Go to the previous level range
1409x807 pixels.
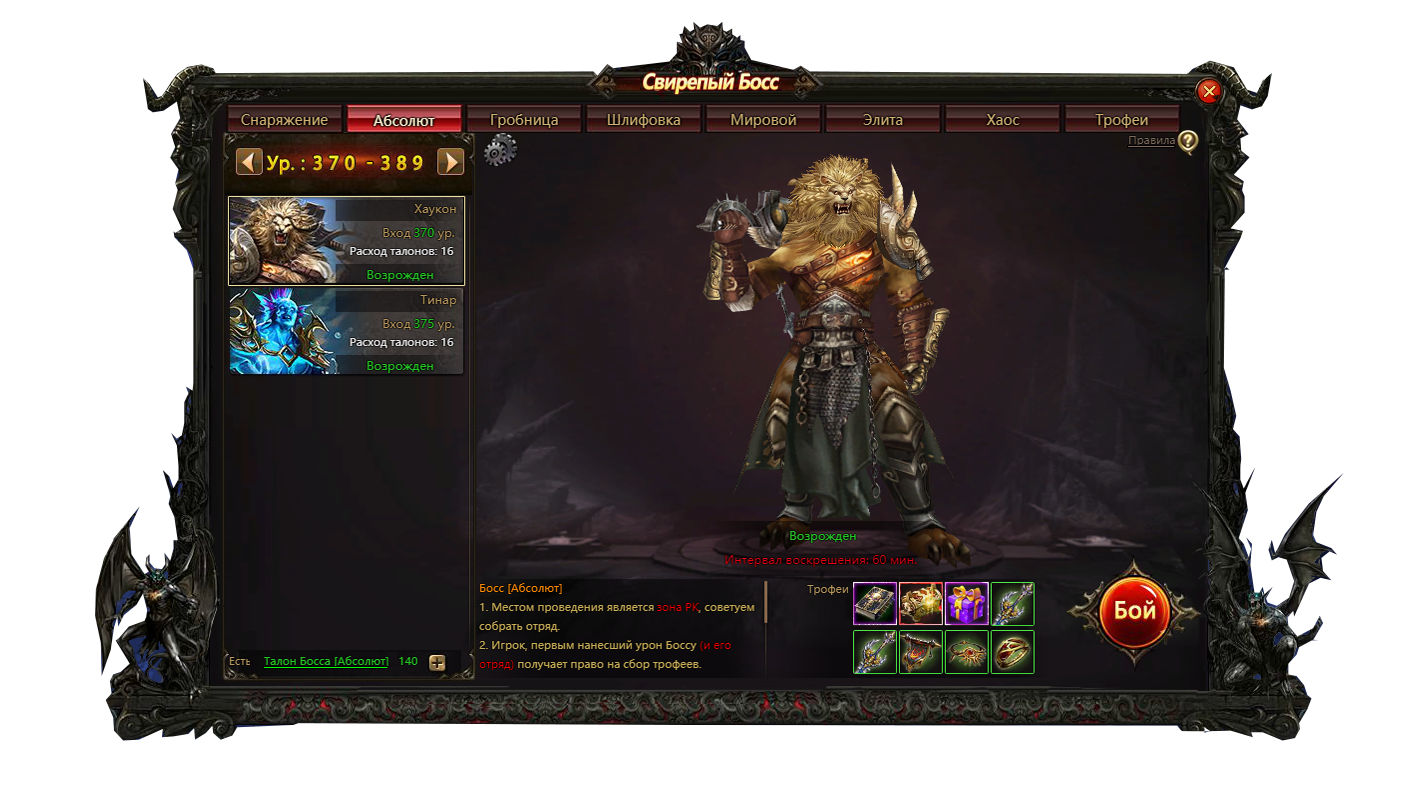(x=249, y=162)
